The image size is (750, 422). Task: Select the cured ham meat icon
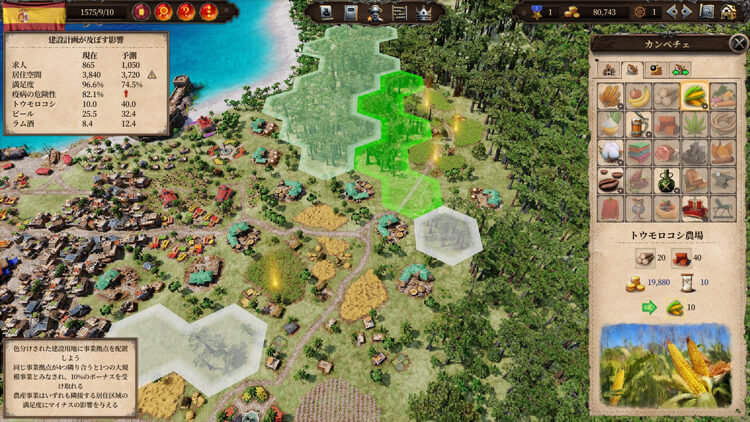(x=666, y=152)
